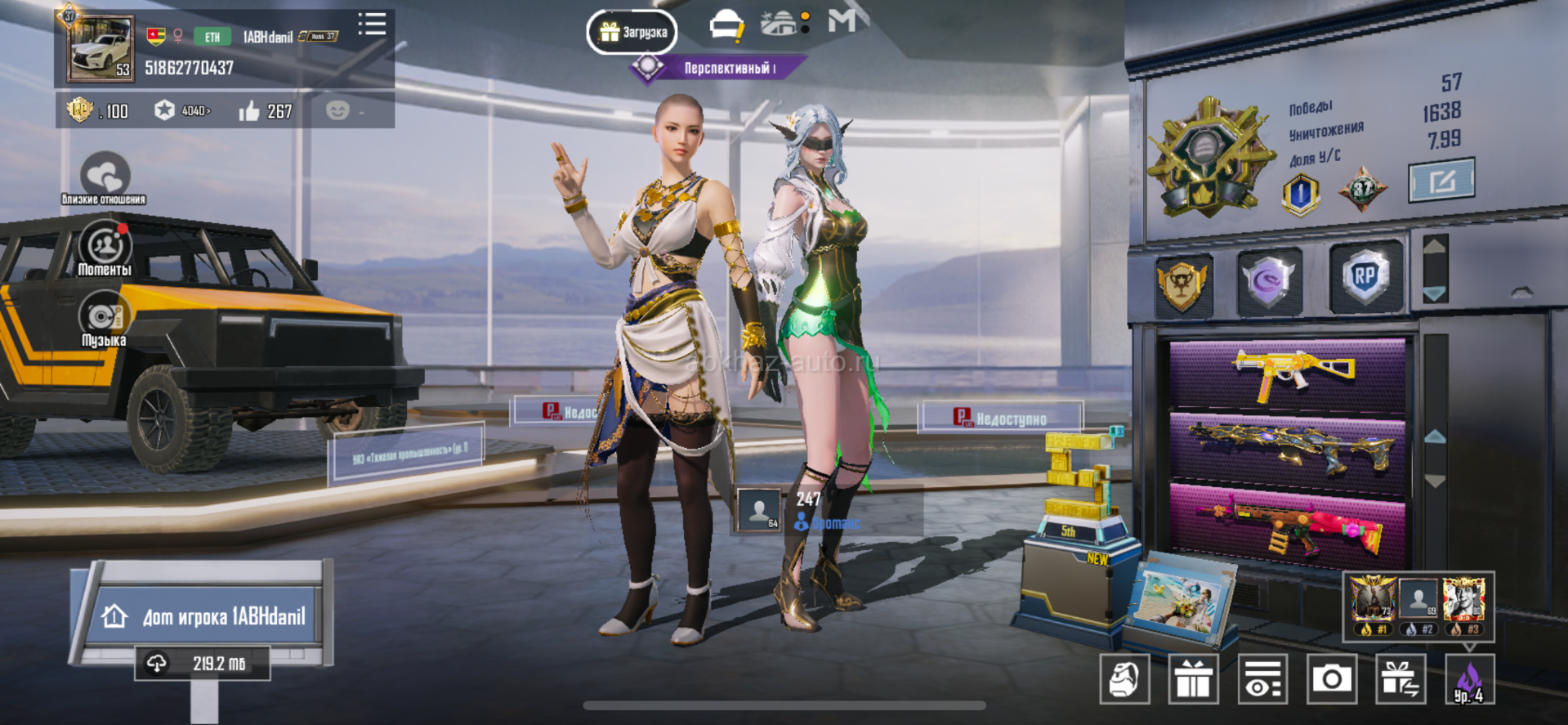Open the popularity ranking avatars panel
This screenshot has height=725, width=1568.
(1418, 606)
